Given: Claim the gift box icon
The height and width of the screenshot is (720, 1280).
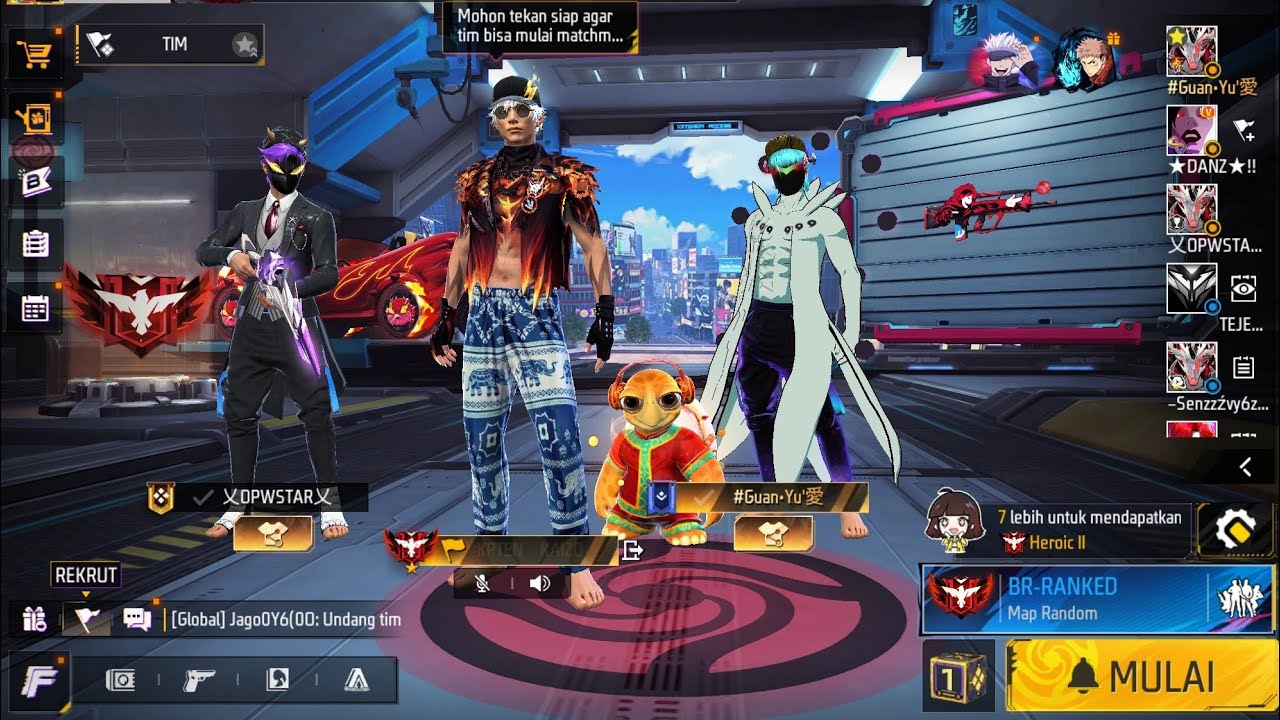Looking at the screenshot, I should click(x=34, y=619).
